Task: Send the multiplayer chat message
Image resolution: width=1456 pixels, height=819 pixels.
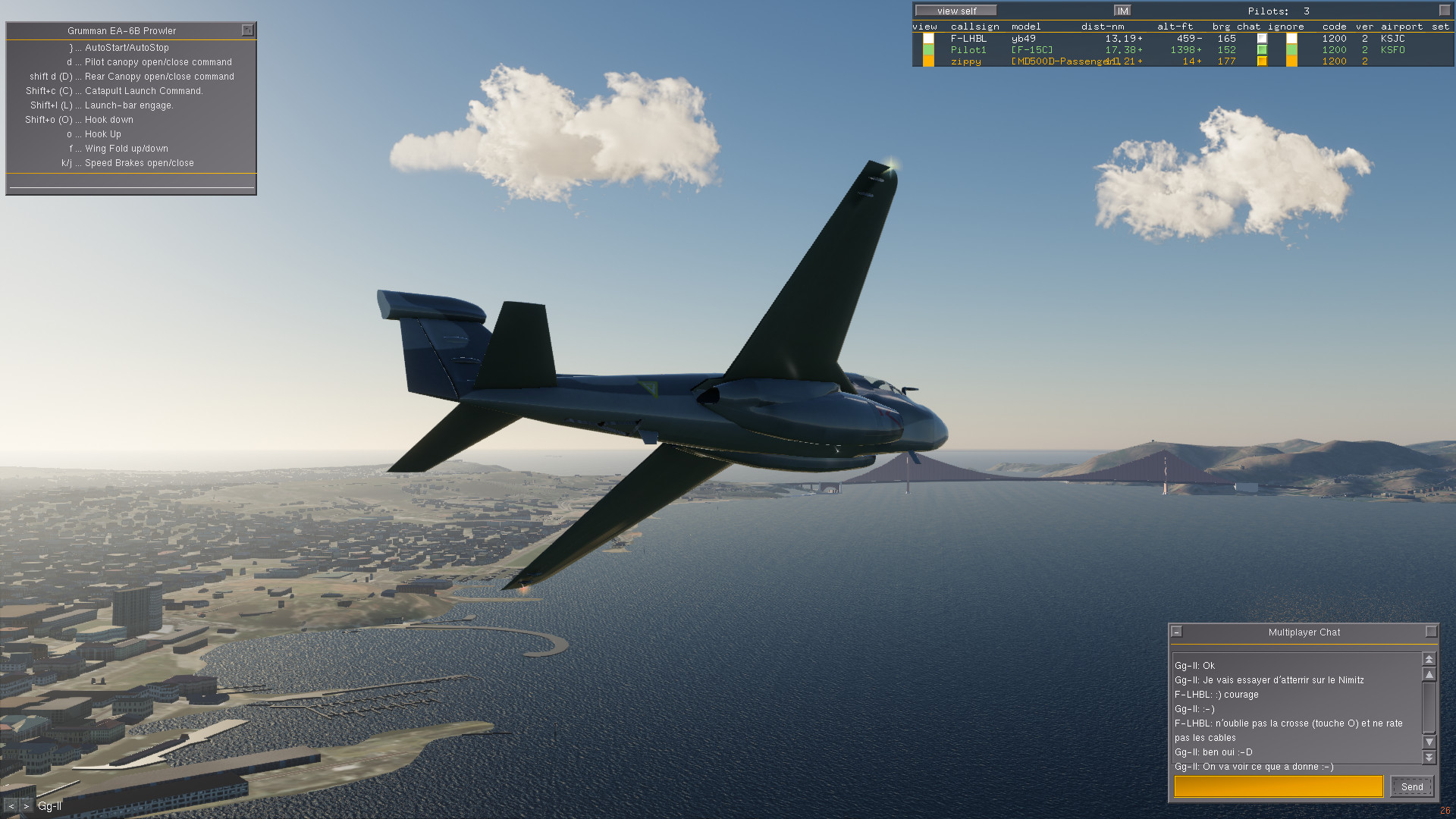Action: click(1411, 786)
